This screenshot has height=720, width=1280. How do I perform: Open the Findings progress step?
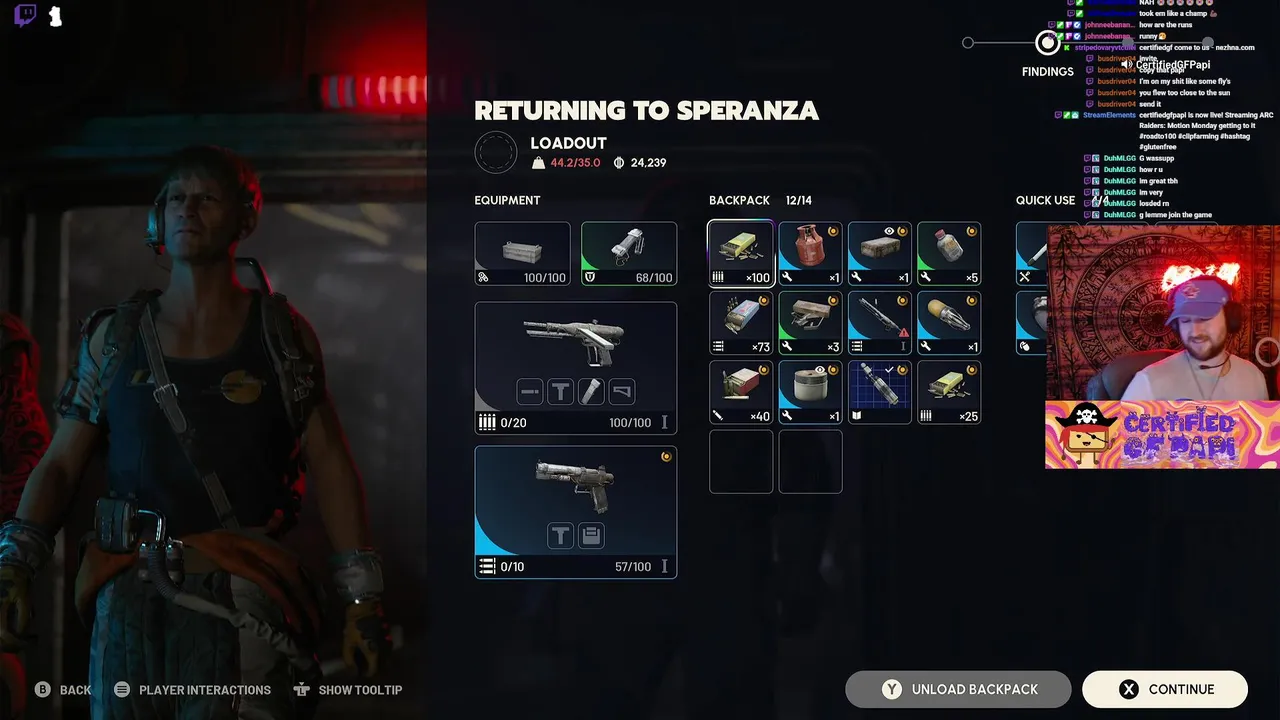pyautogui.click(x=1047, y=43)
